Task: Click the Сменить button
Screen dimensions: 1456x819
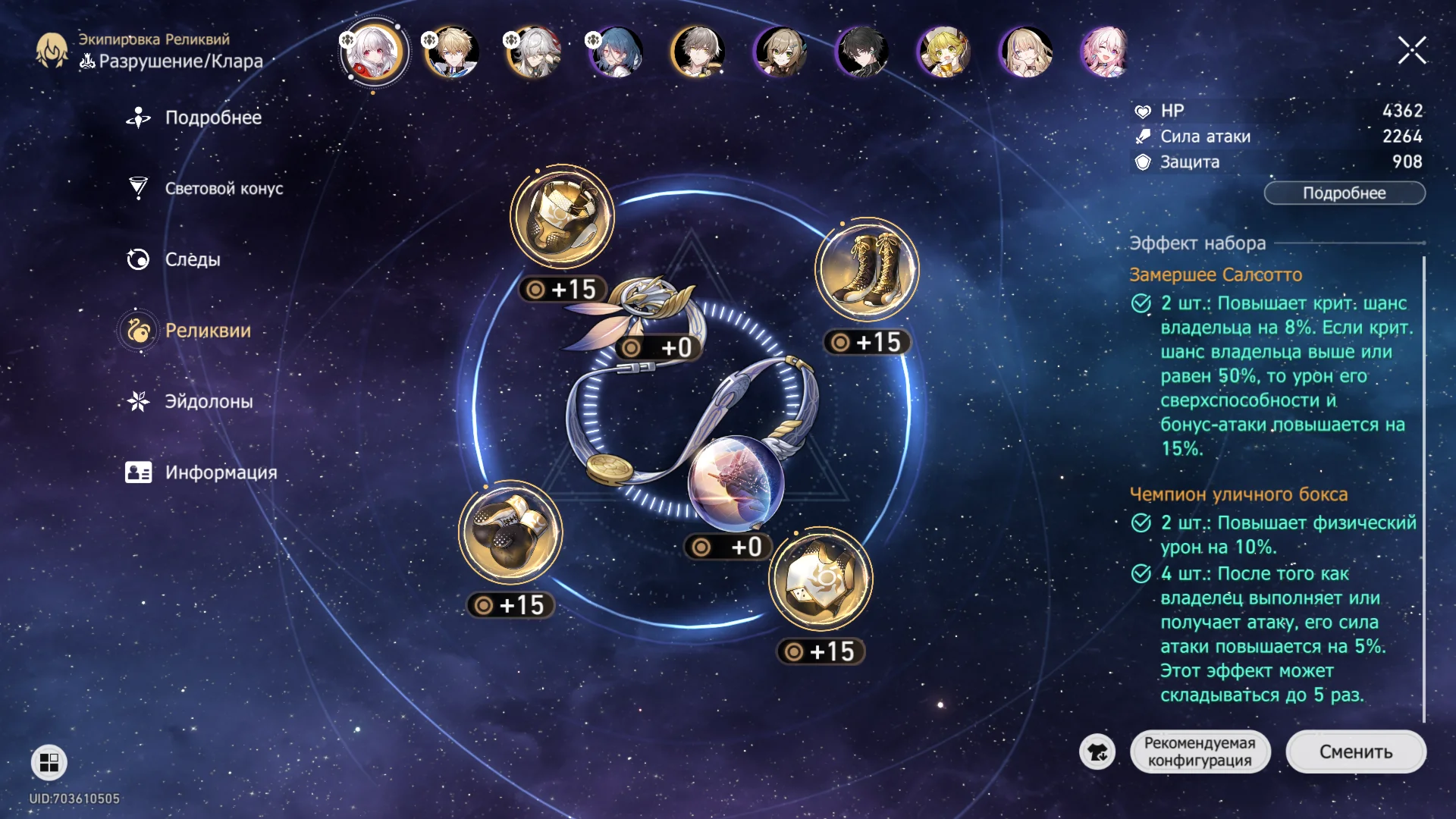Action: tap(1355, 752)
